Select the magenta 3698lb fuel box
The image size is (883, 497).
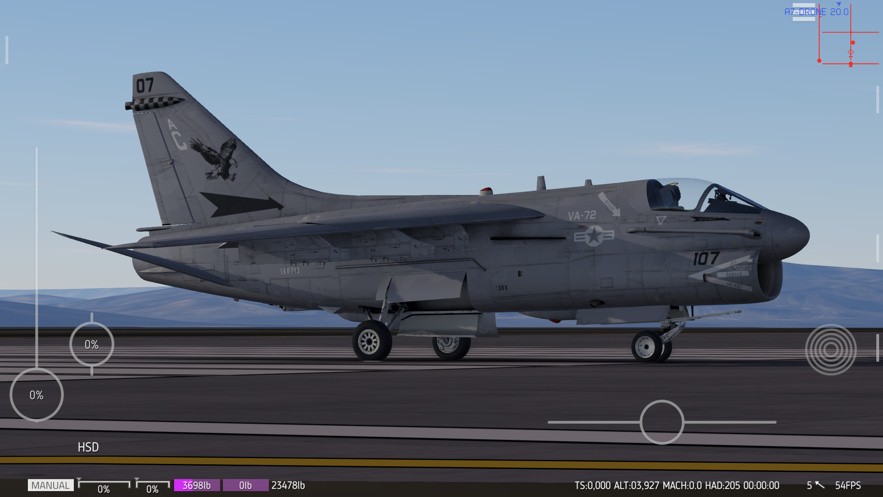[x=197, y=485]
